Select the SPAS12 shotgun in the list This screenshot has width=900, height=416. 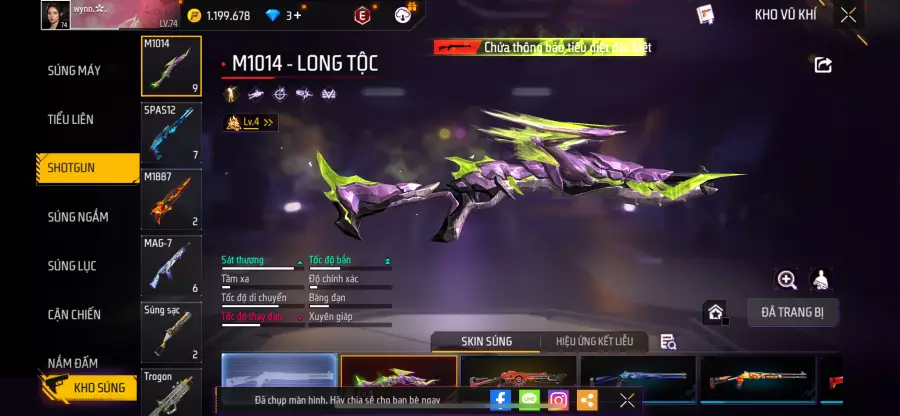tap(171, 133)
